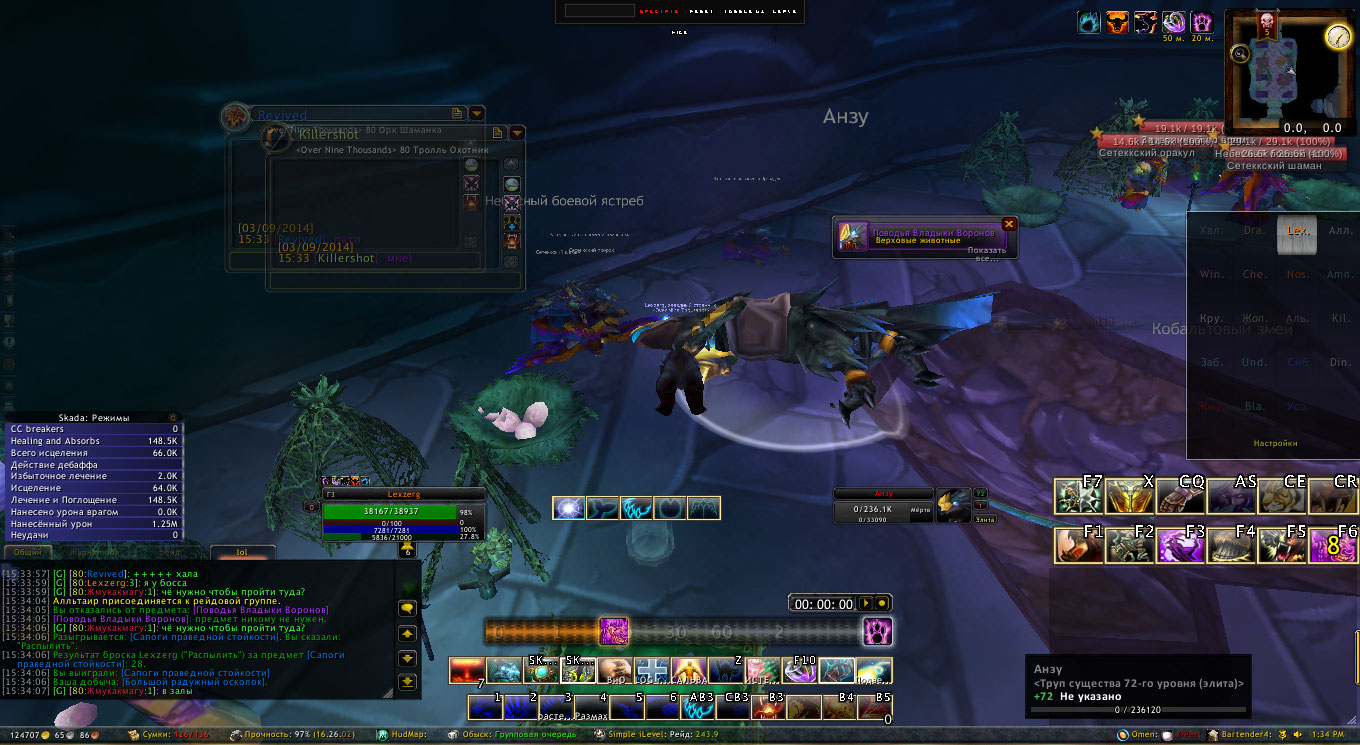
Task: Switch to the Общий chat tab
Action: tap(28, 551)
